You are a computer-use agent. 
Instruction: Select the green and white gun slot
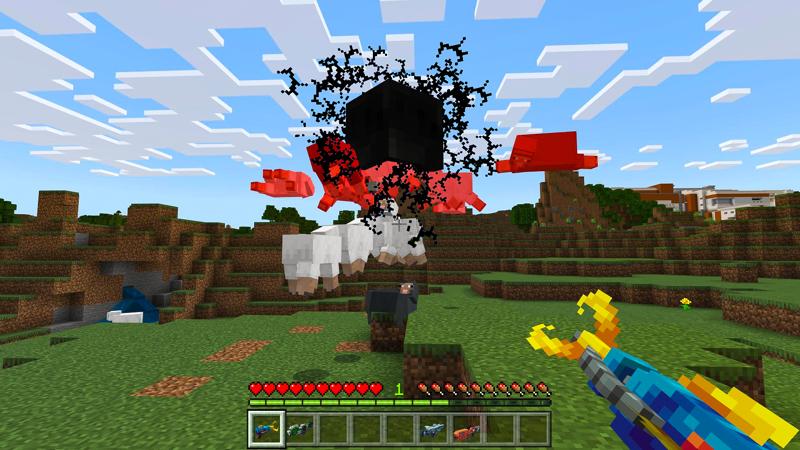click(x=297, y=429)
